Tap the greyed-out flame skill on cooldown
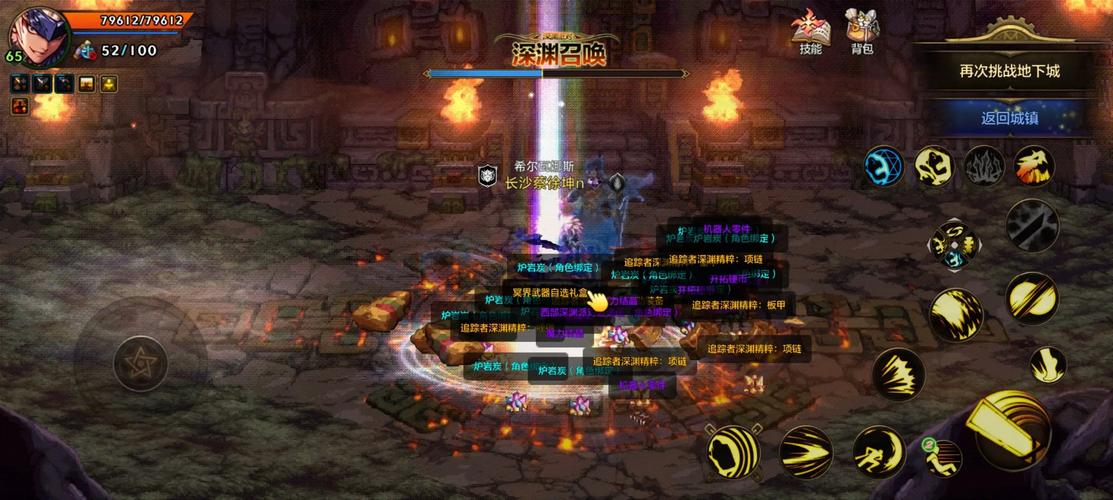This screenshot has height=500, width=1113. tap(984, 166)
